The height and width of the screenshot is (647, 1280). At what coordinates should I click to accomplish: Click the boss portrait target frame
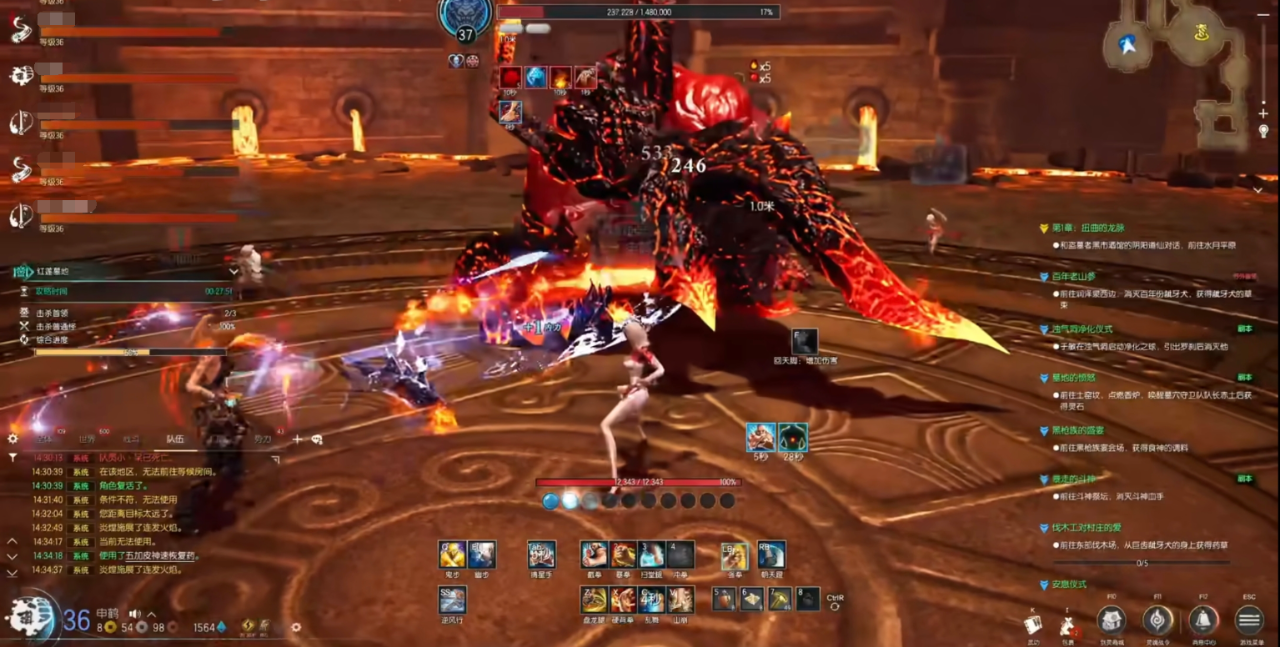tap(465, 18)
